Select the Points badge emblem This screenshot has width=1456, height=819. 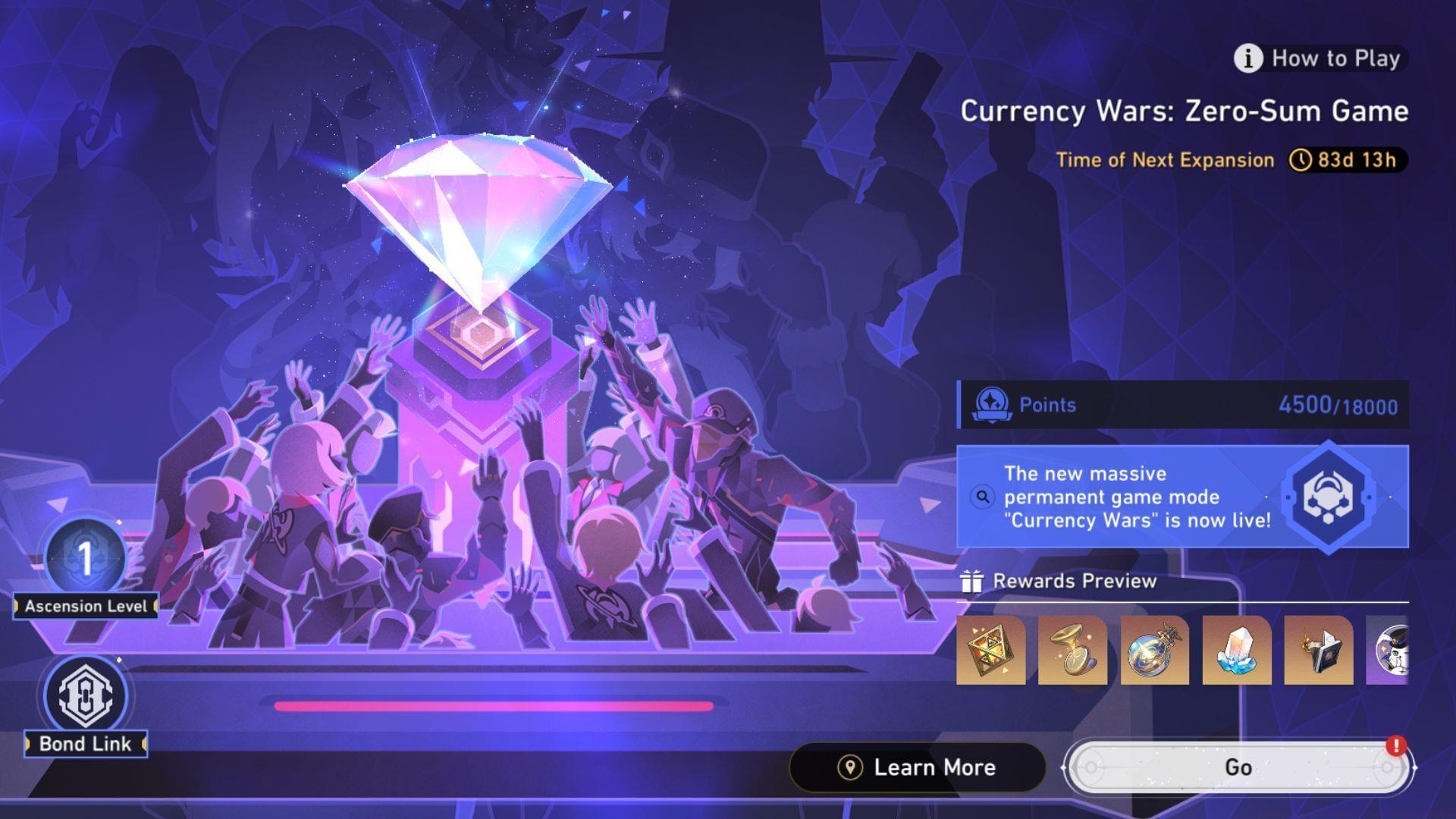coord(993,404)
